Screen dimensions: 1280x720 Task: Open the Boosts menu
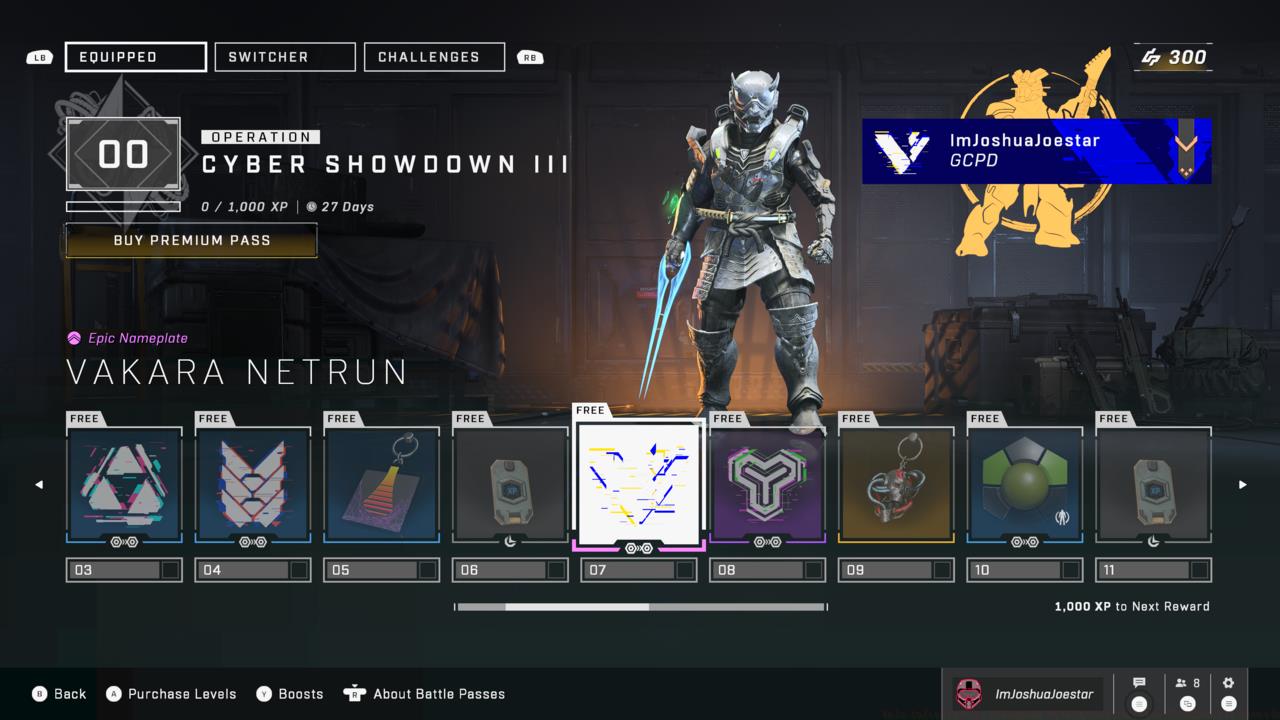click(x=290, y=694)
